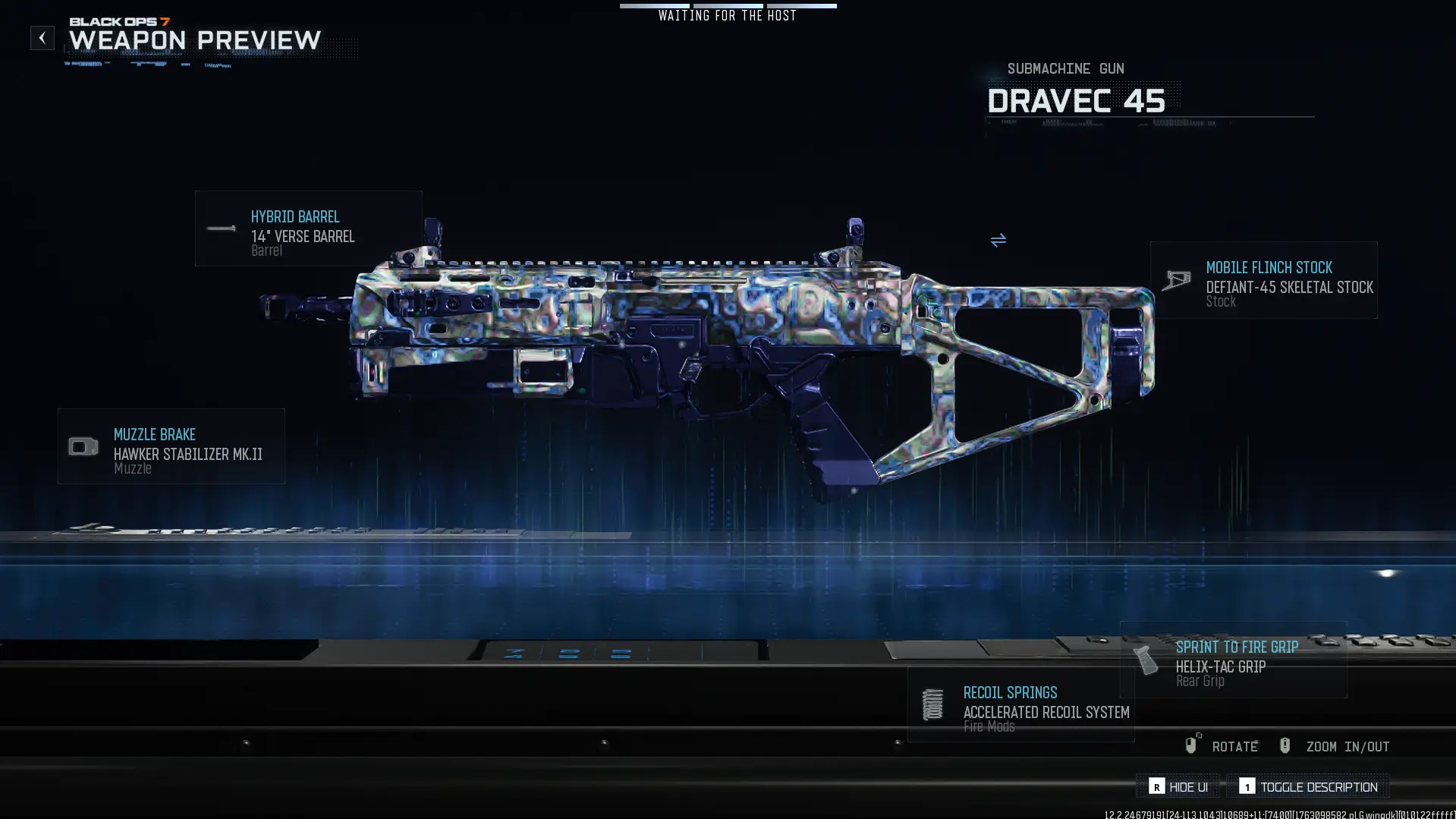Image resolution: width=1456 pixels, height=819 pixels.
Task: Go back using the arrow button
Action: coord(42,38)
